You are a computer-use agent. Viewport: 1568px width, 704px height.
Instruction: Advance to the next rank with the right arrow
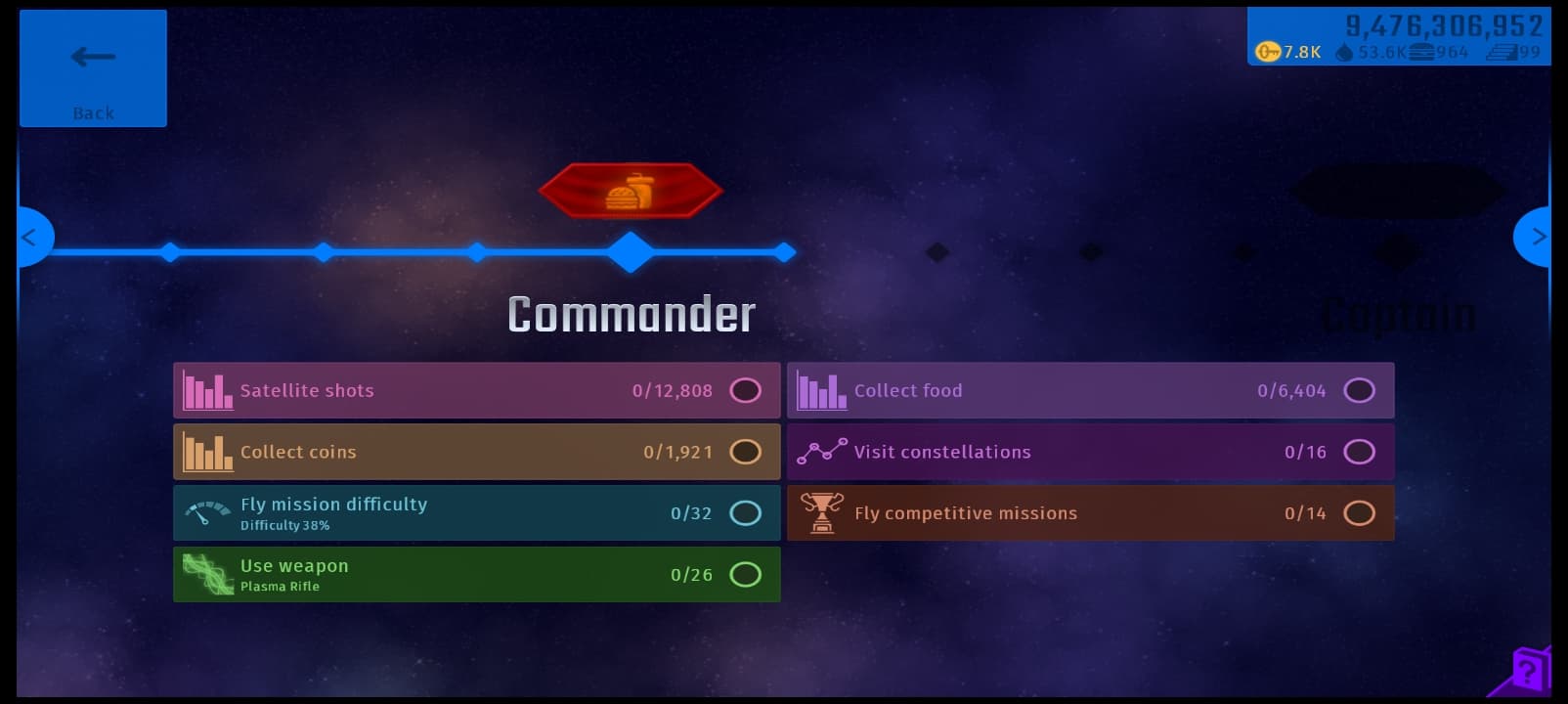[x=1537, y=238]
